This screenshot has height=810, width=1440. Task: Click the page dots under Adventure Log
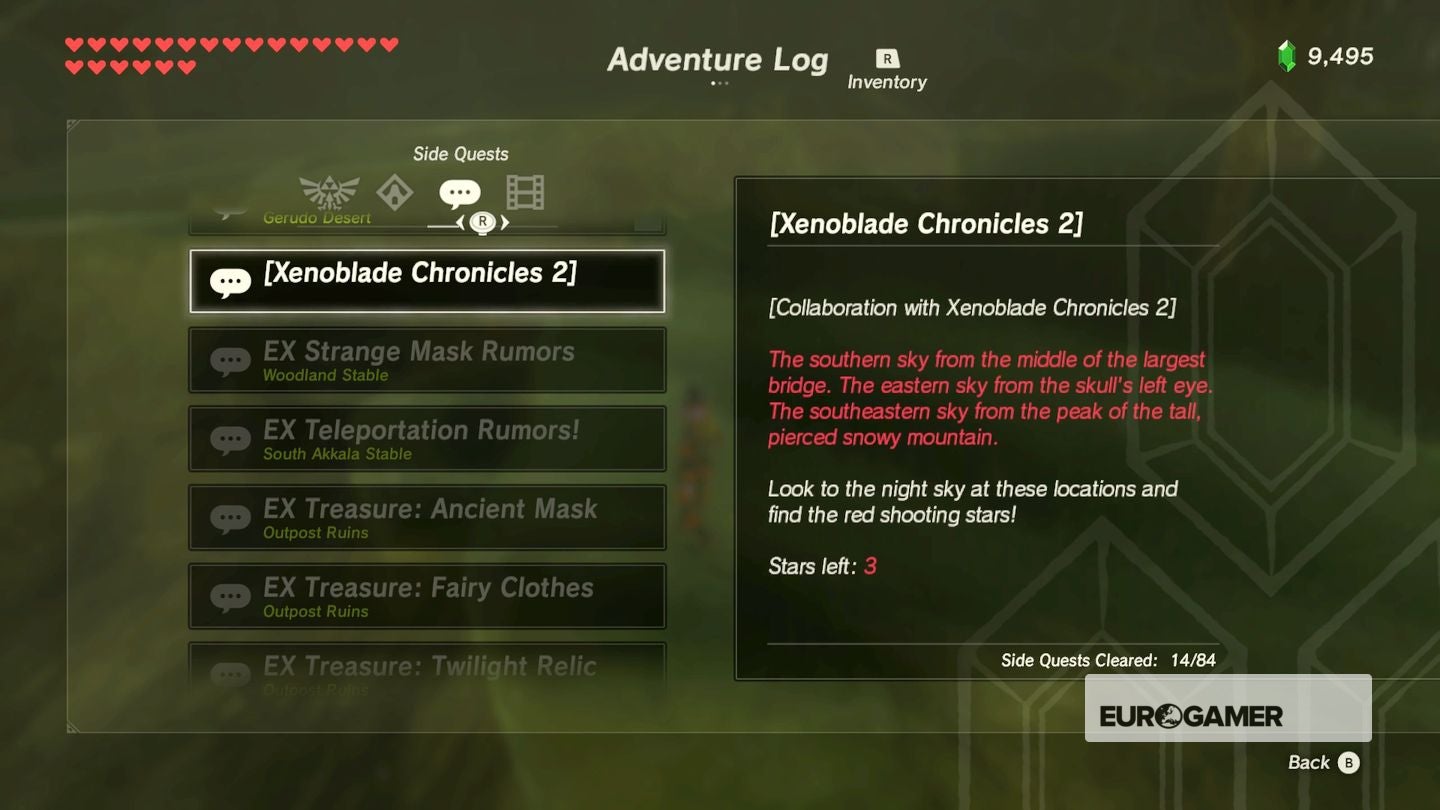pos(718,84)
